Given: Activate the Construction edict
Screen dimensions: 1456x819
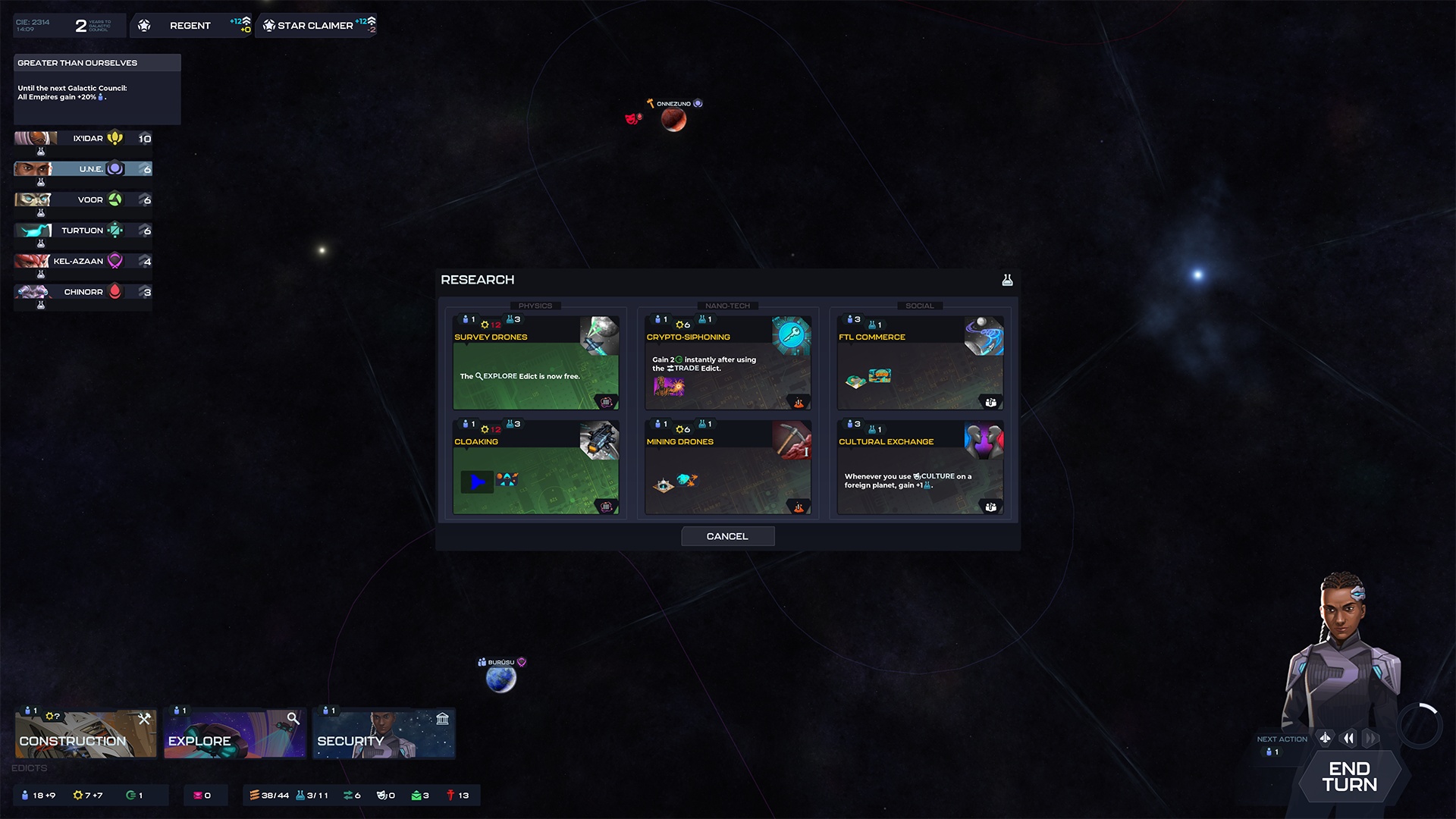Looking at the screenshot, I should coord(85,733).
